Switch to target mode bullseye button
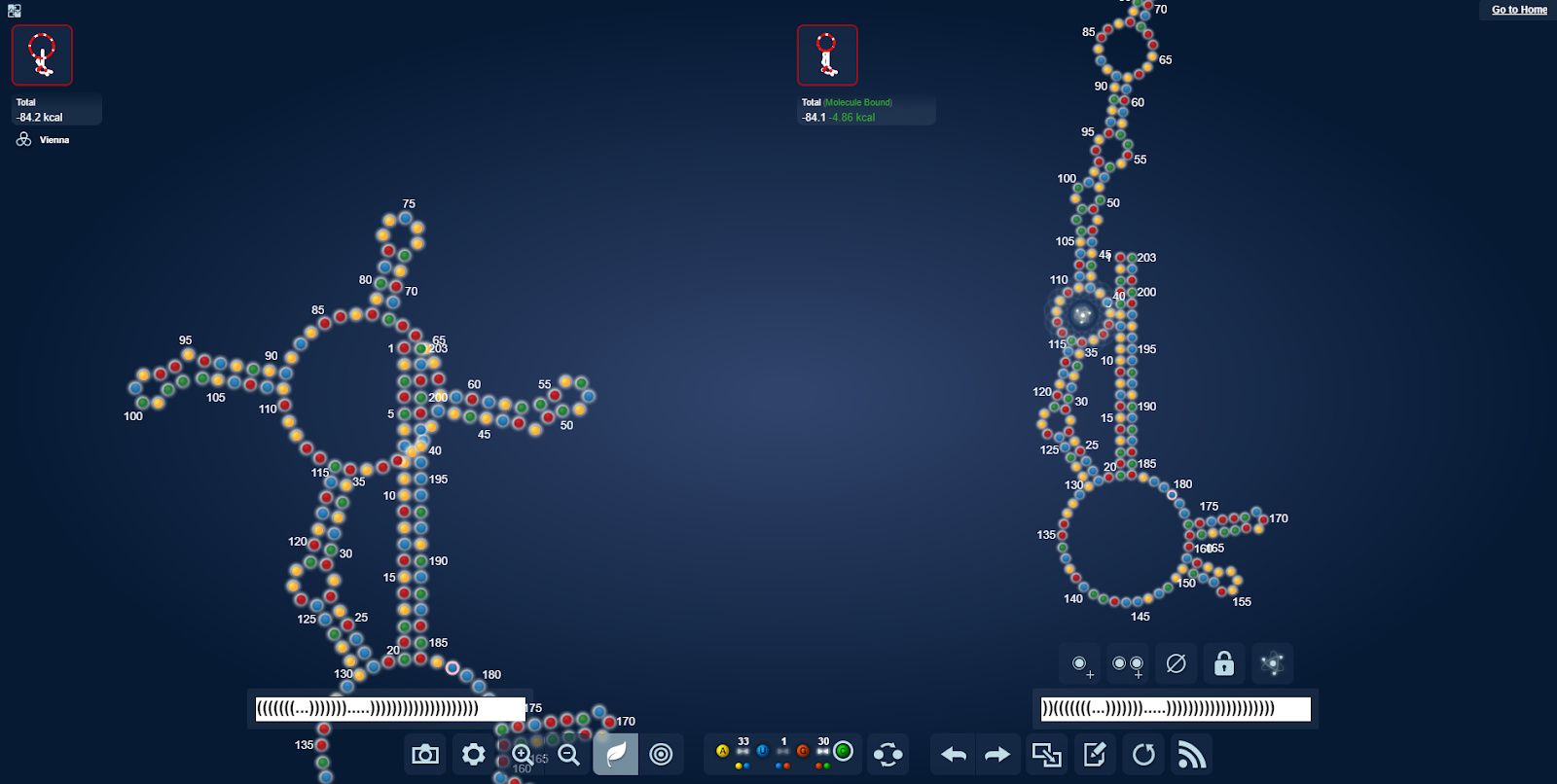Viewport: 1557px width, 784px height. coord(662,755)
